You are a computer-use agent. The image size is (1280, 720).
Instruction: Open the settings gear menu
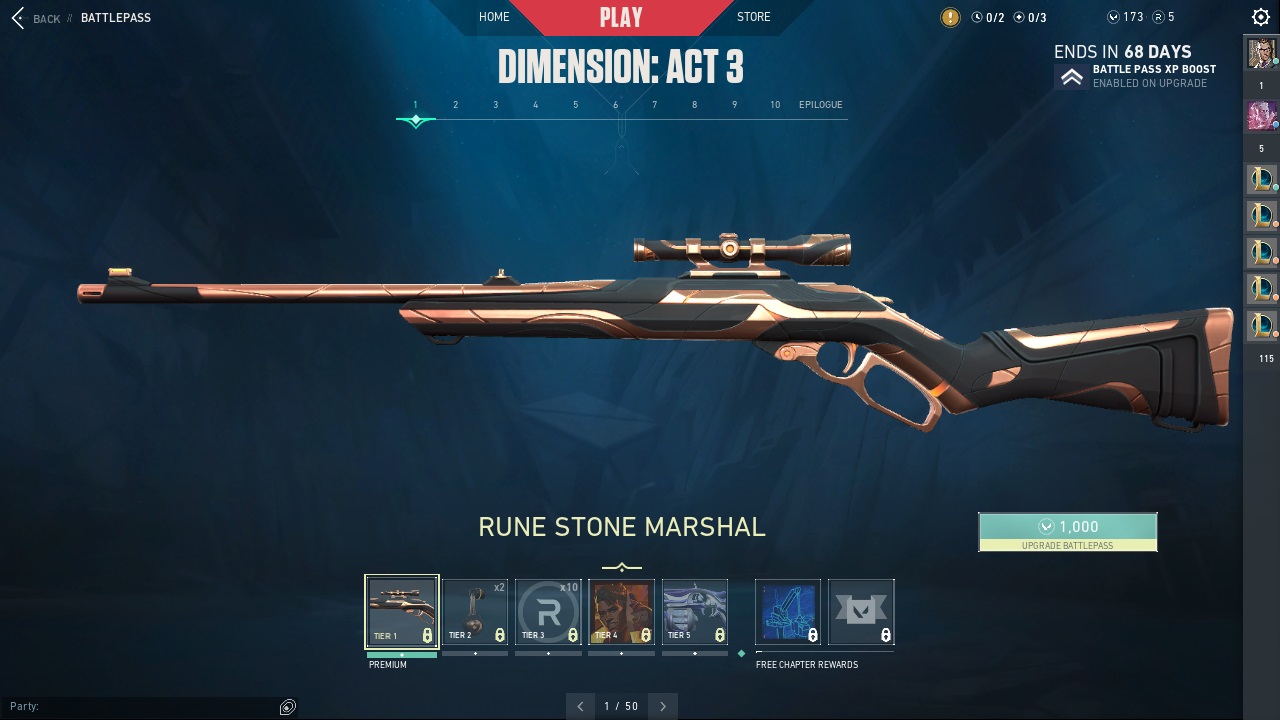click(1259, 16)
